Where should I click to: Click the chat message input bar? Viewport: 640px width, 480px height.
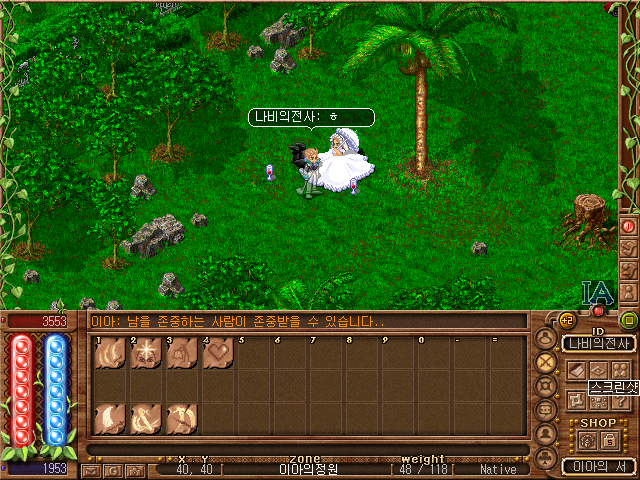pos(305,321)
